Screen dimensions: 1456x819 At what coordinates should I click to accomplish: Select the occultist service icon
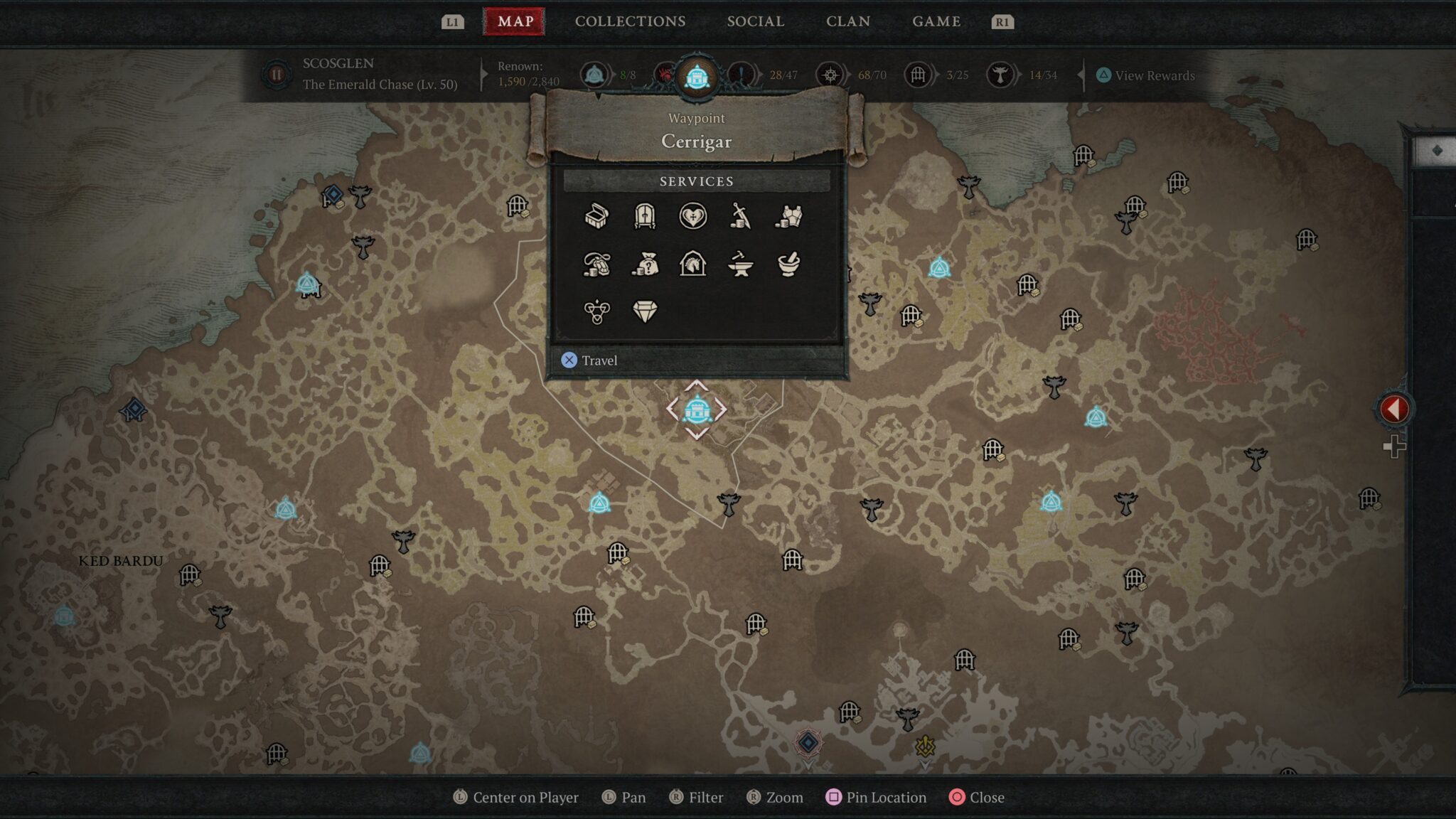click(596, 311)
